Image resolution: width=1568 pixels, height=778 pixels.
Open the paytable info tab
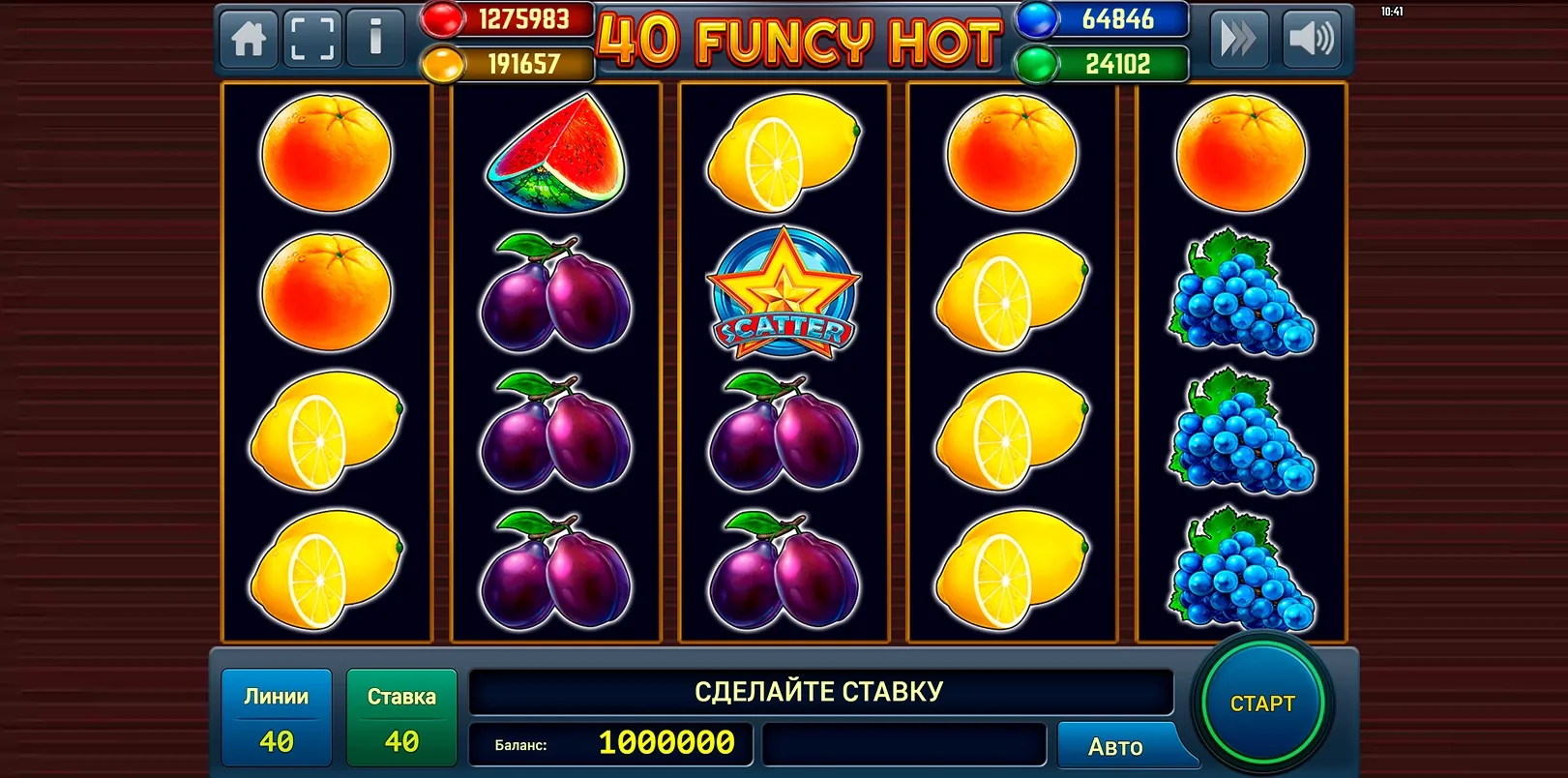(374, 39)
